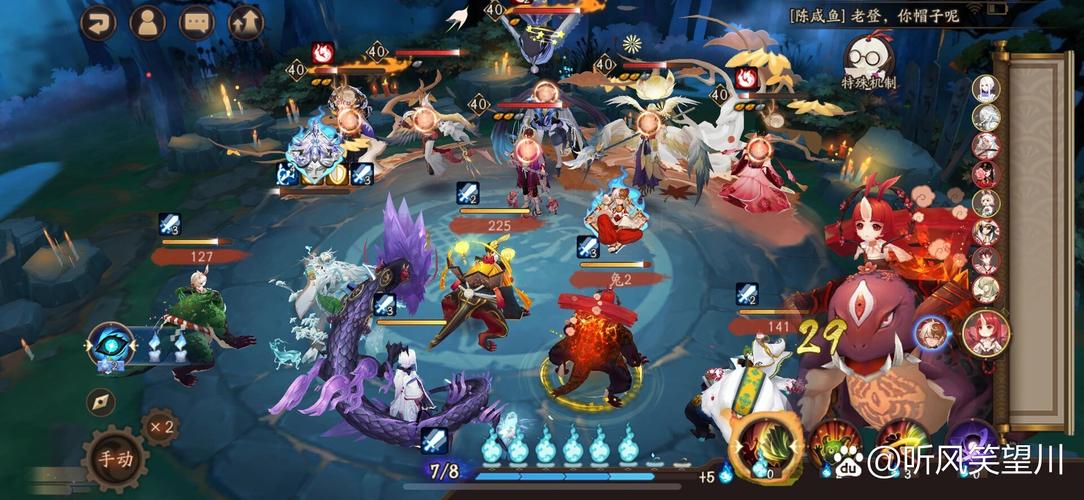This screenshot has height=500, width=1084.
Task: Select the large red-haired shikigami portrait
Action: [x=985, y=334]
